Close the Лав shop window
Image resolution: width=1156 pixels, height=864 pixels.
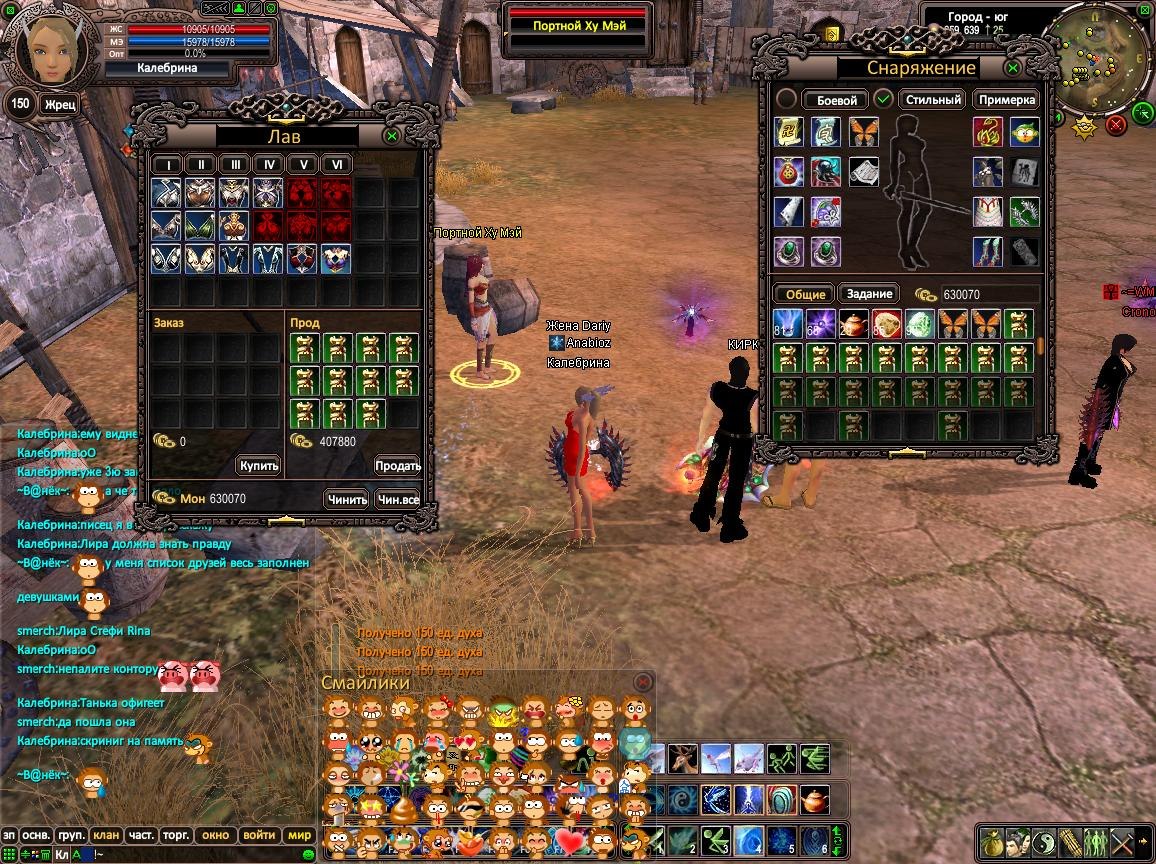click(392, 135)
